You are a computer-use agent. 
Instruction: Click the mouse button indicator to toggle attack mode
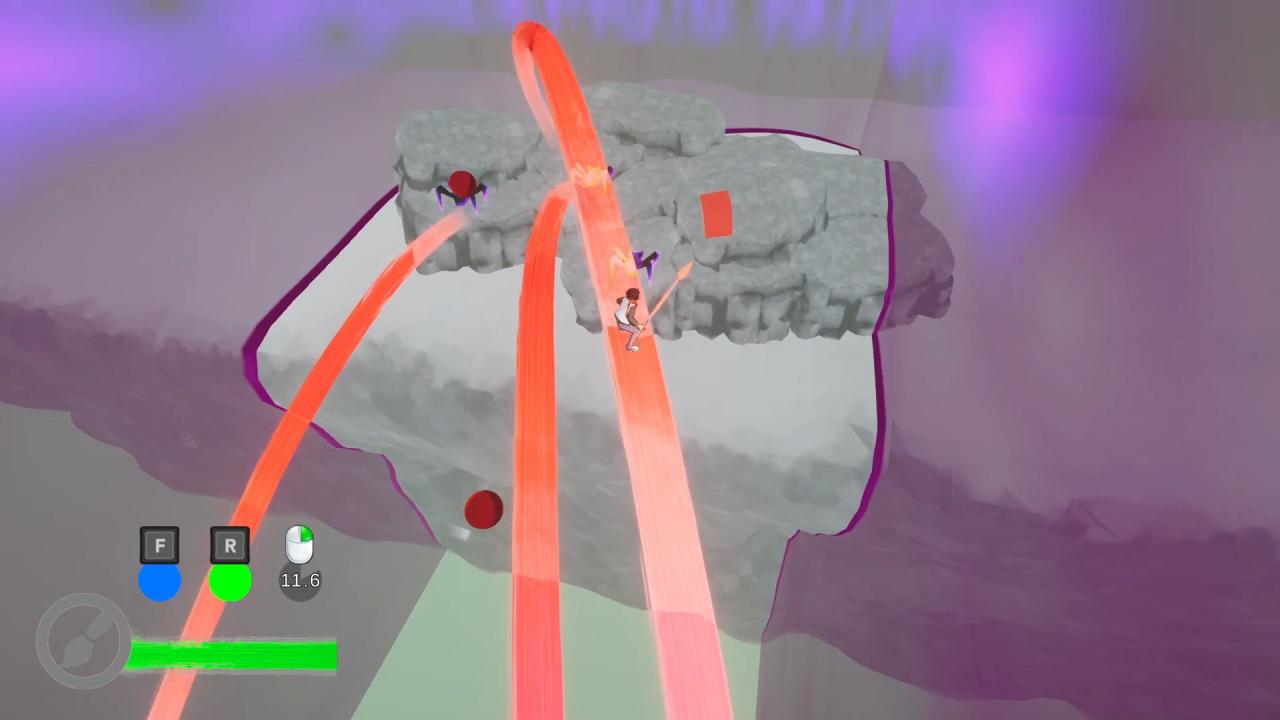(x=299, y=546)
